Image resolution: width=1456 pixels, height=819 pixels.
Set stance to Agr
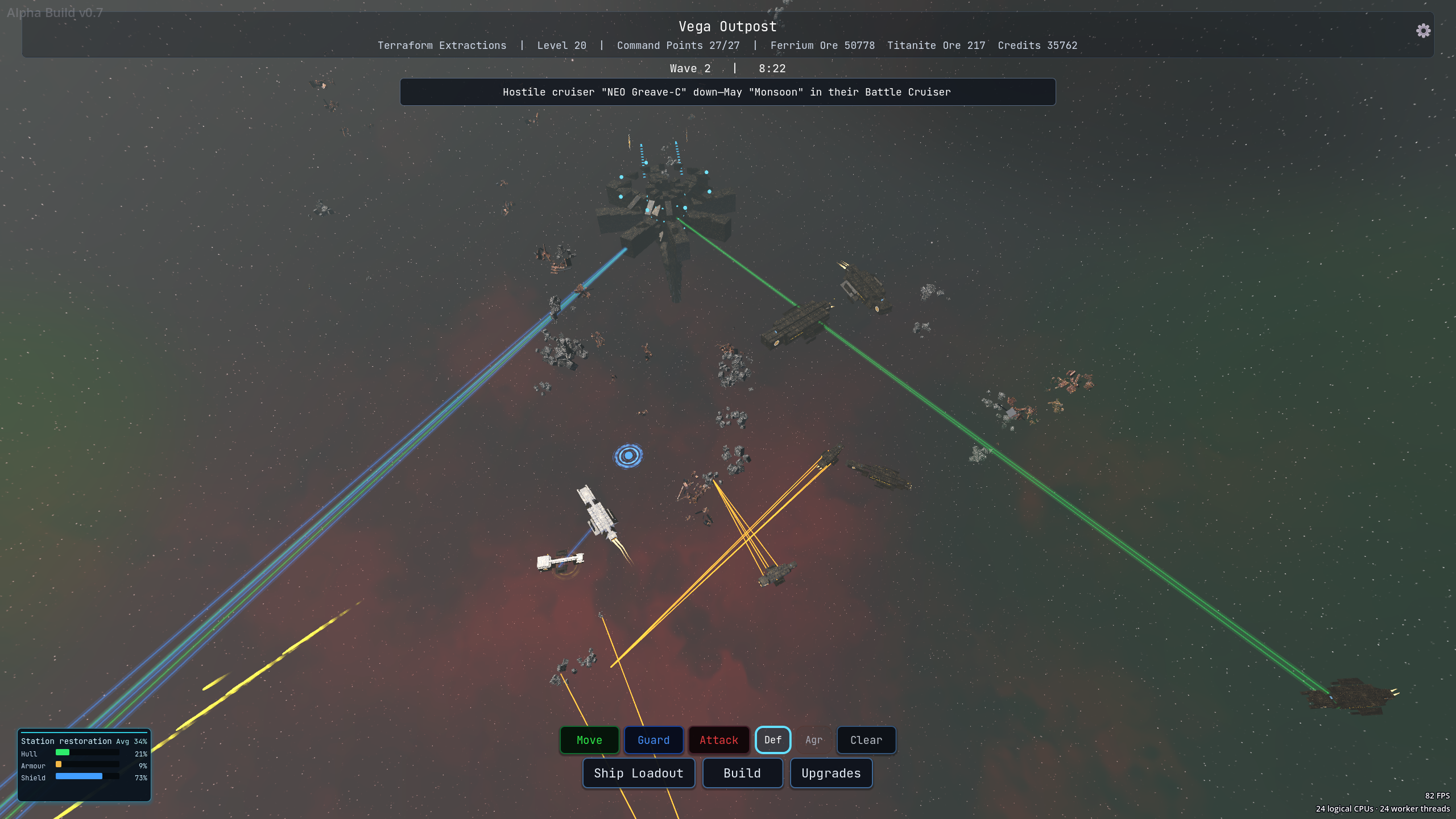pyautogui.click(x=814, y=740)
